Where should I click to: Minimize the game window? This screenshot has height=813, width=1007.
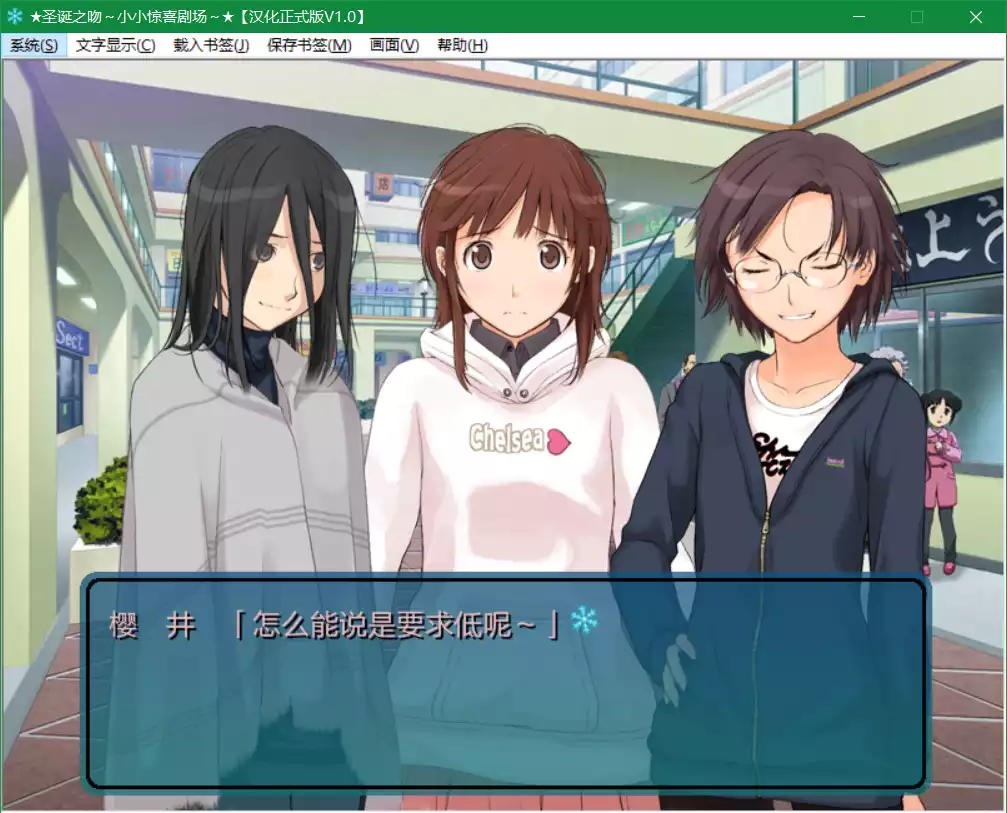858,17
